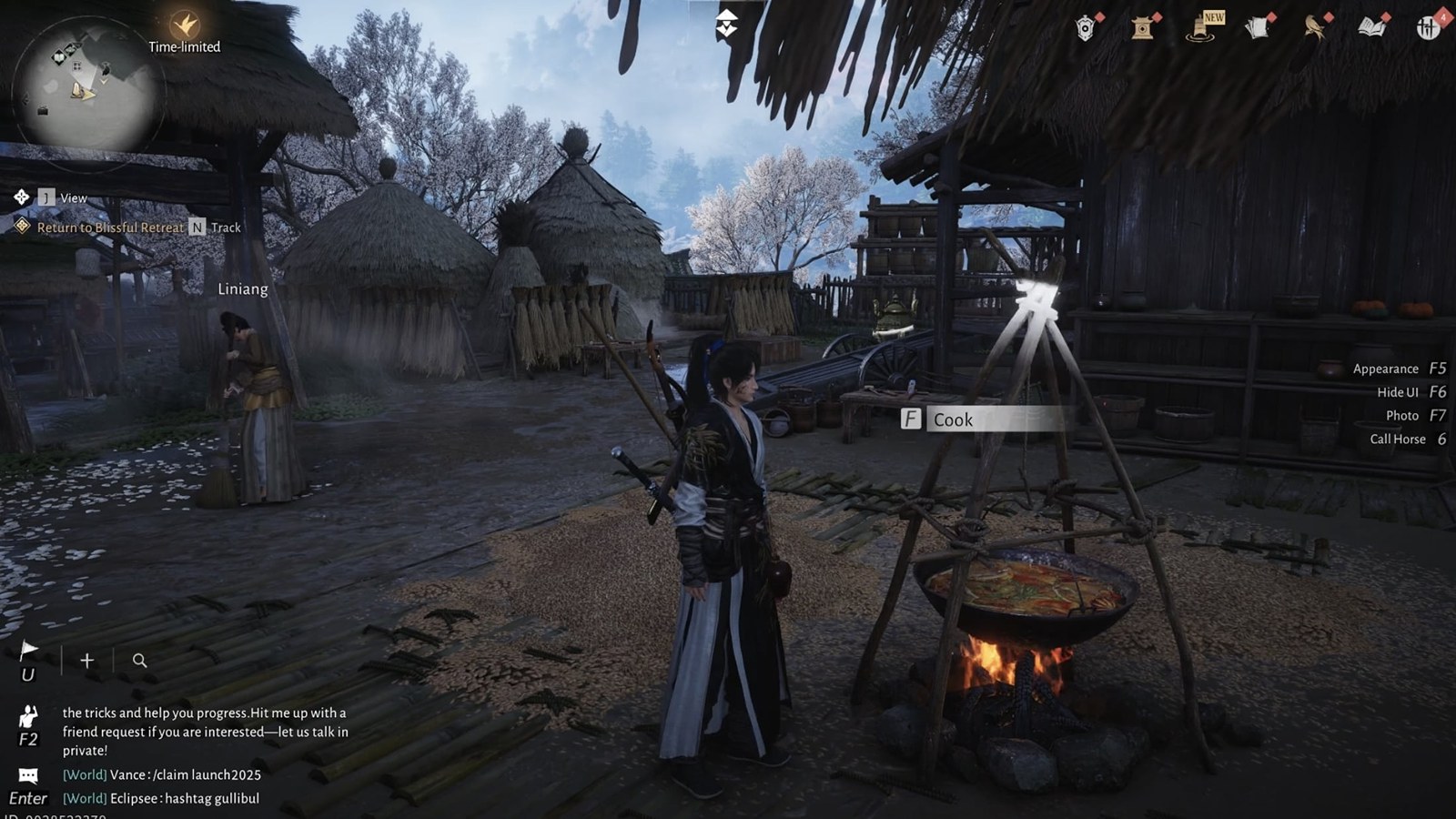Open the shrine-shaped shop icon

click(x=1143, y=28)
